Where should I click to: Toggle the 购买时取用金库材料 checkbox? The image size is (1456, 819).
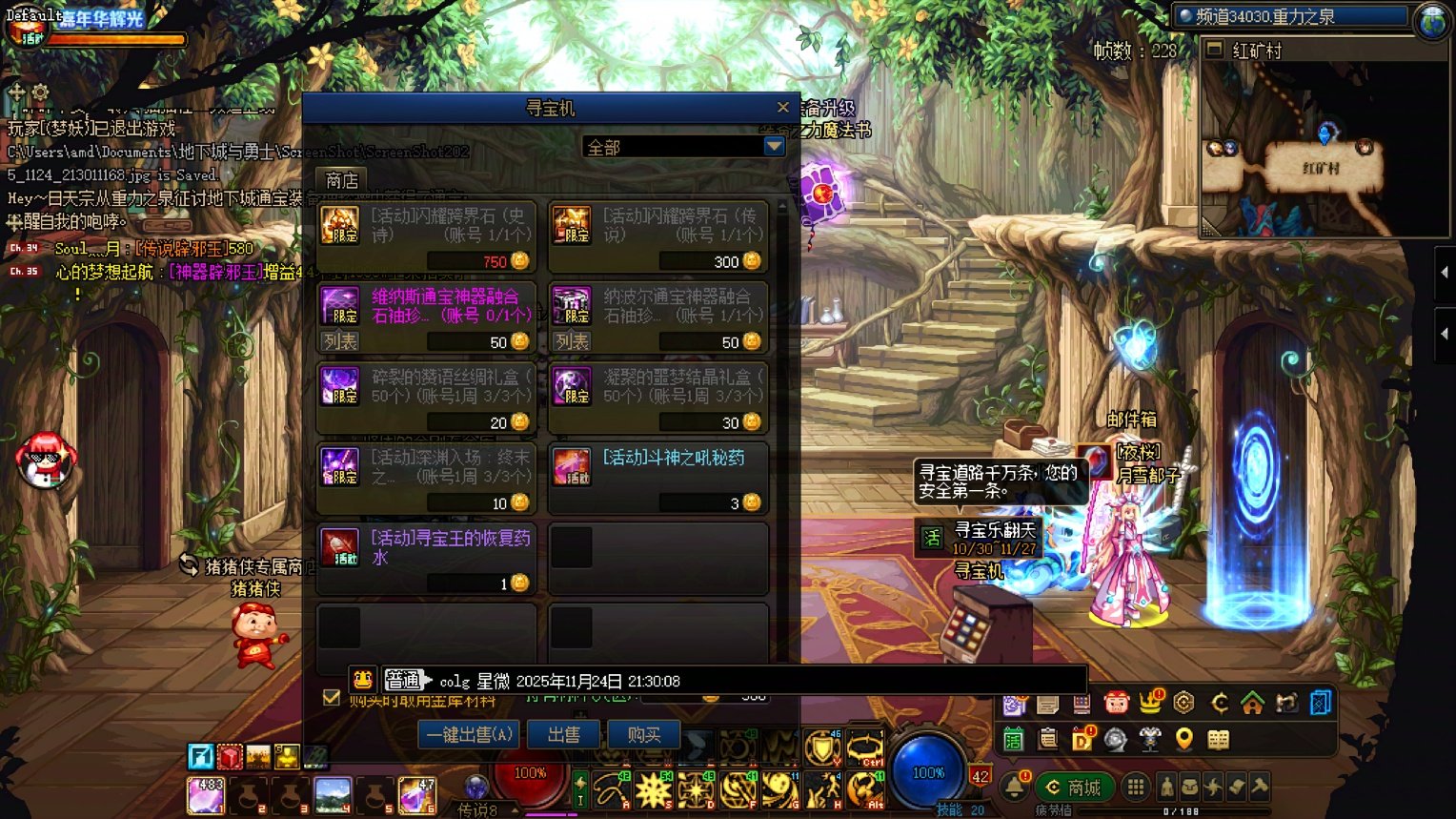[x=332, y=697]
